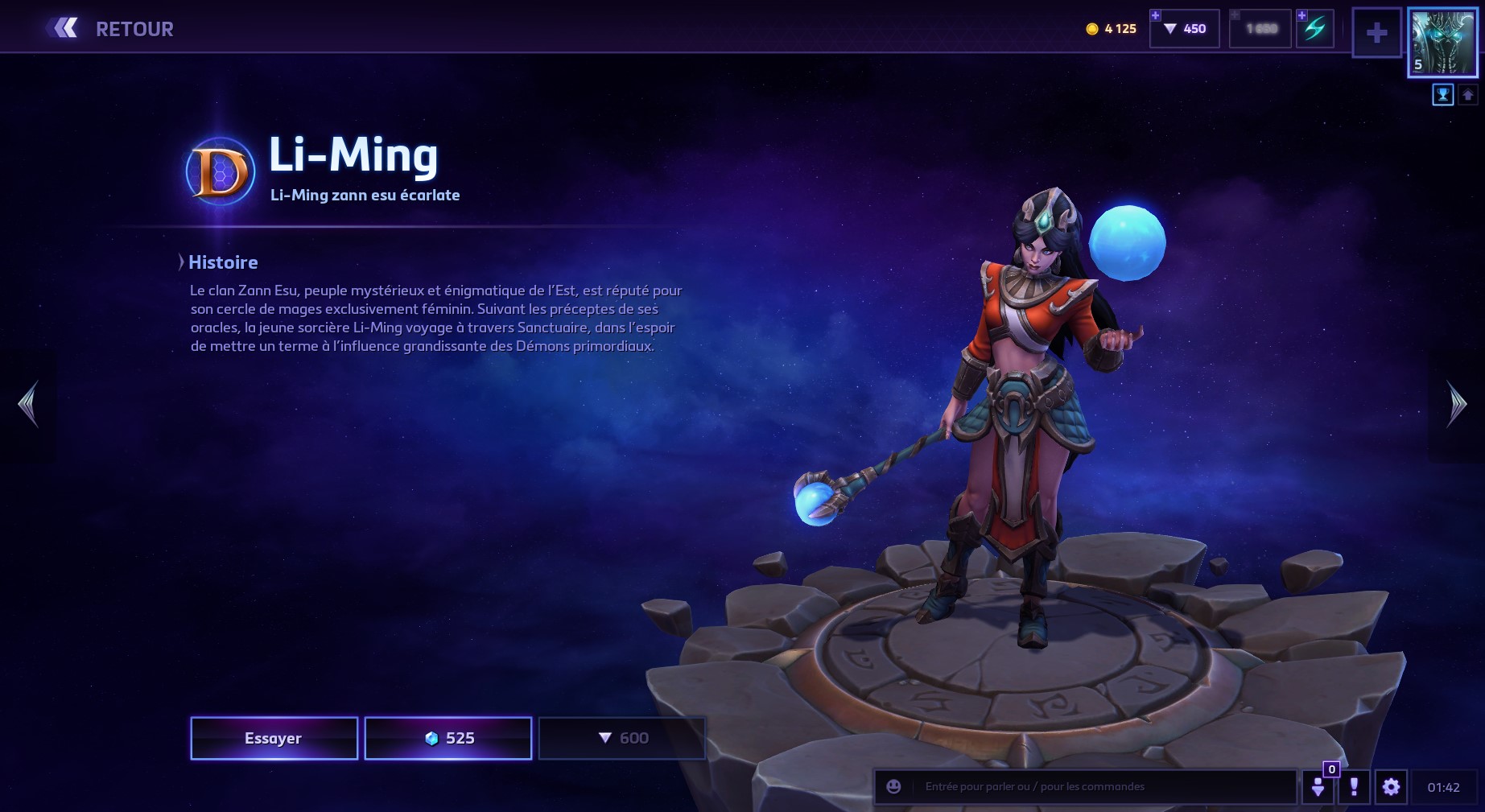Click the large plus party invite button
Image resolution: width=1485 pixels, height=812 pixels.
click(x=1376, y=33)
